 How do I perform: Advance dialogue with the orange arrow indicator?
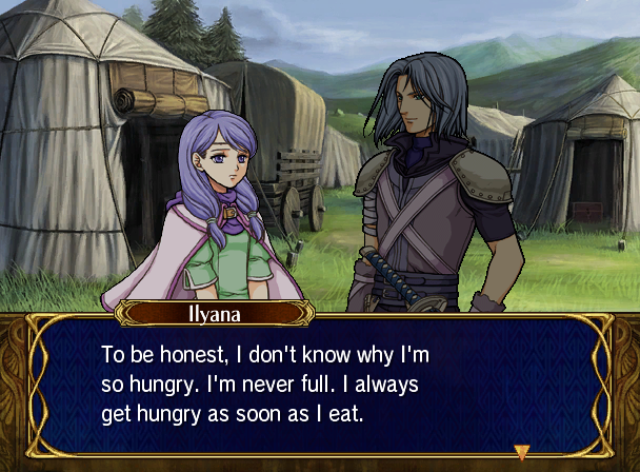[521, 451]
